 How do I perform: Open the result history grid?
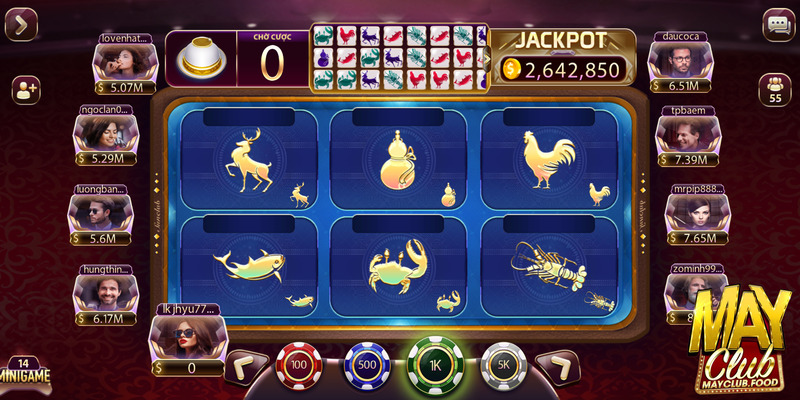[x=398, y=58]
